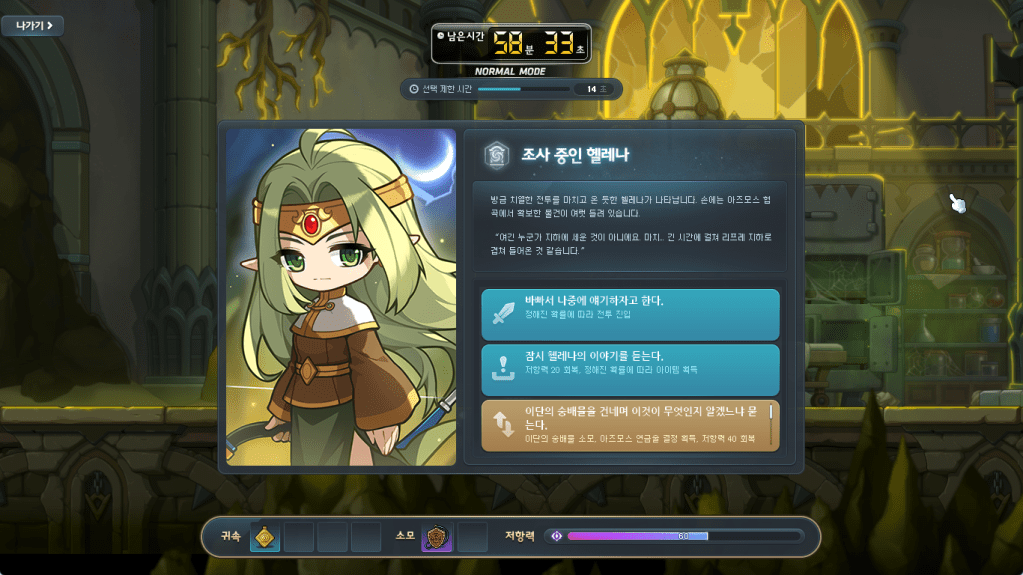Click Helena's character portrait

(x=342, y=297)
